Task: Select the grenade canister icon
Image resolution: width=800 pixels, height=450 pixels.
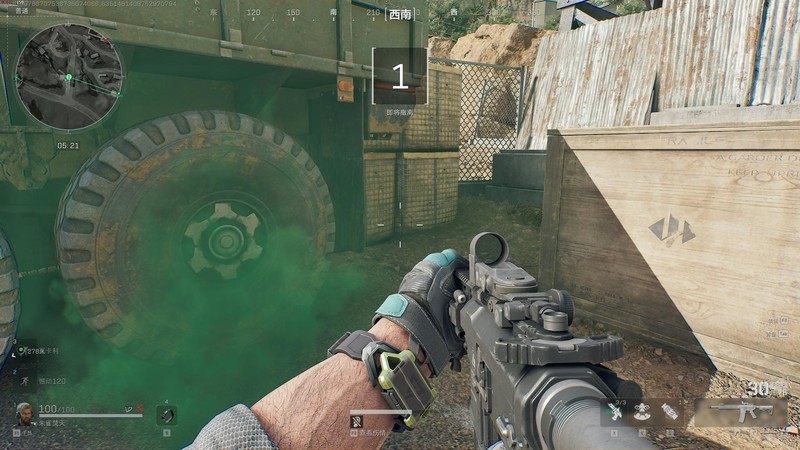Action: (669, 412)
